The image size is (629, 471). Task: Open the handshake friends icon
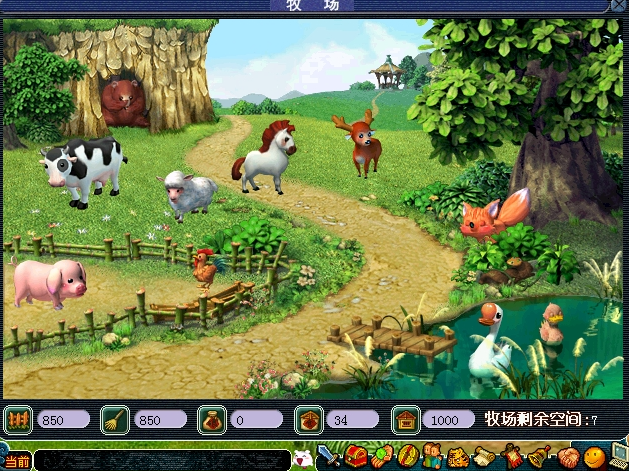click(x=567, y=458)
